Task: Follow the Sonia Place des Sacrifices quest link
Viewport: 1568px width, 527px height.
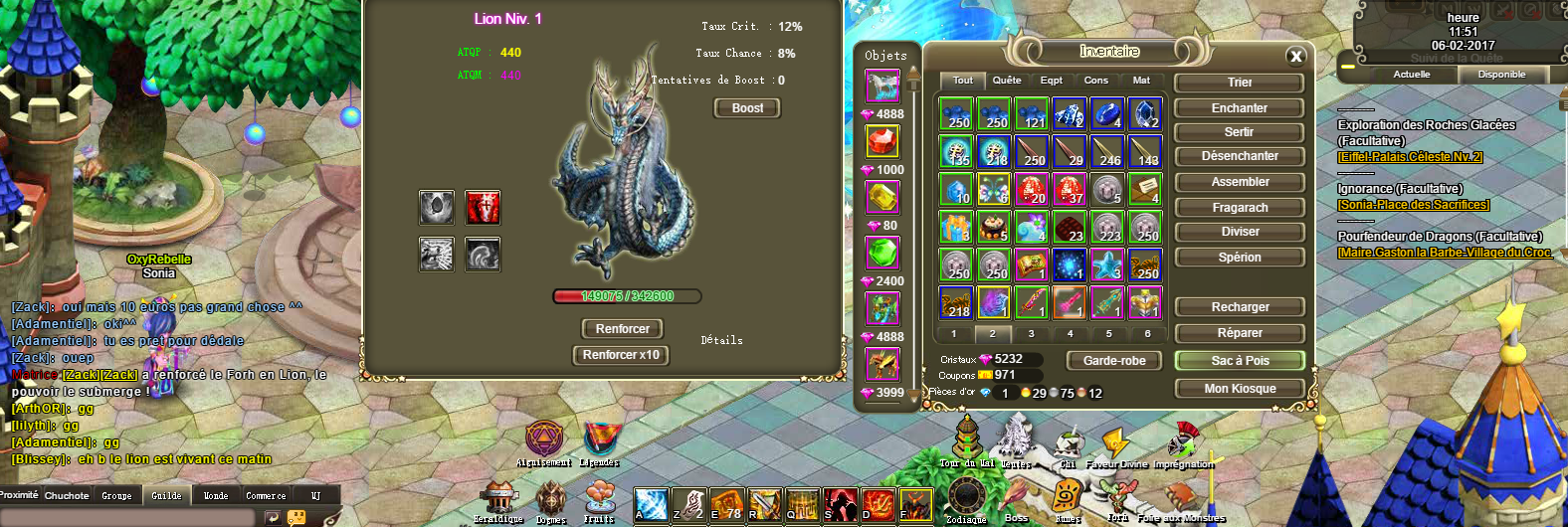Action: (x=1413, y=205)
